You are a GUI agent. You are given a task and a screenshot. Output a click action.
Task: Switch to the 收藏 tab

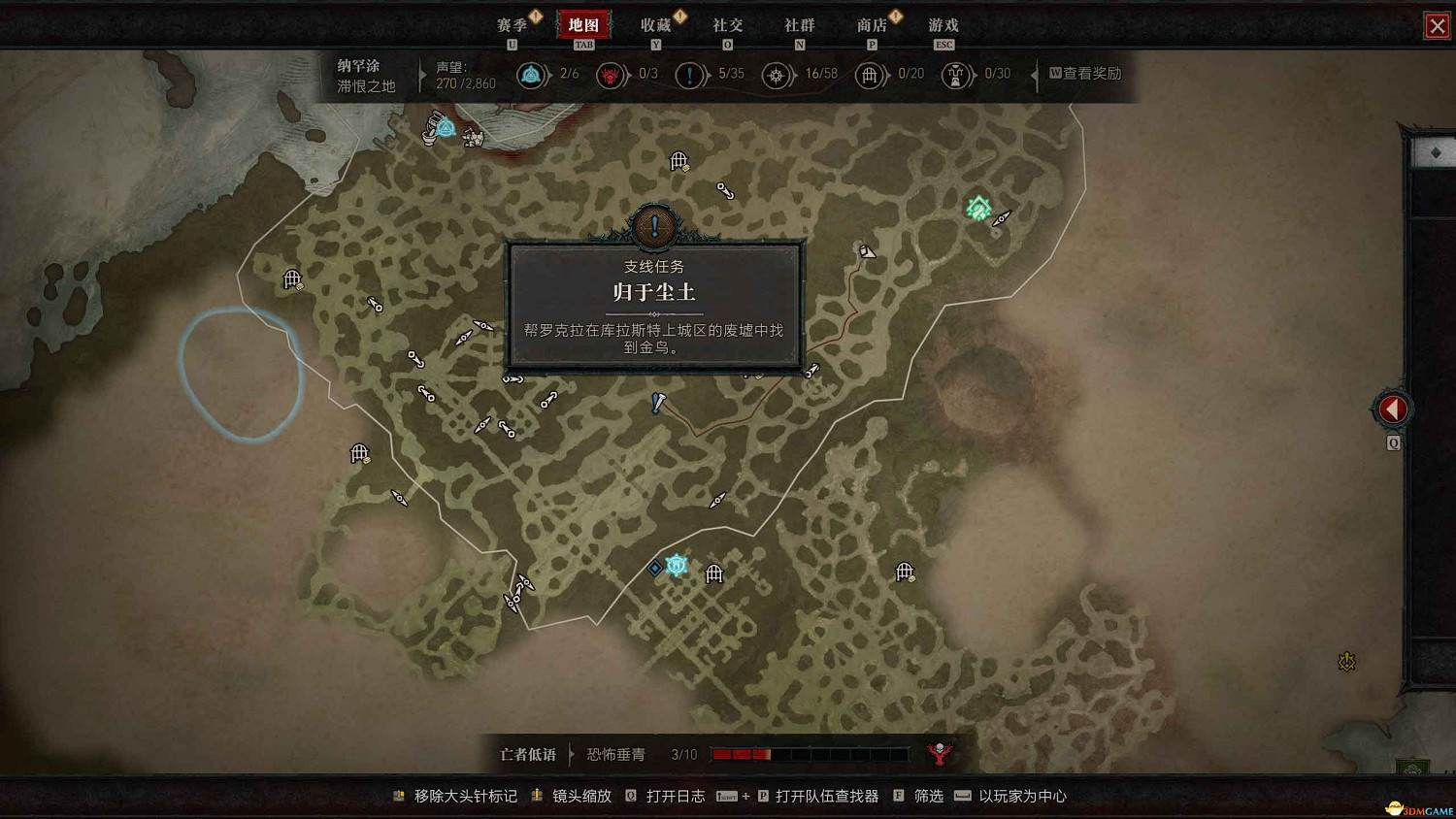click(x=656, y=25)
